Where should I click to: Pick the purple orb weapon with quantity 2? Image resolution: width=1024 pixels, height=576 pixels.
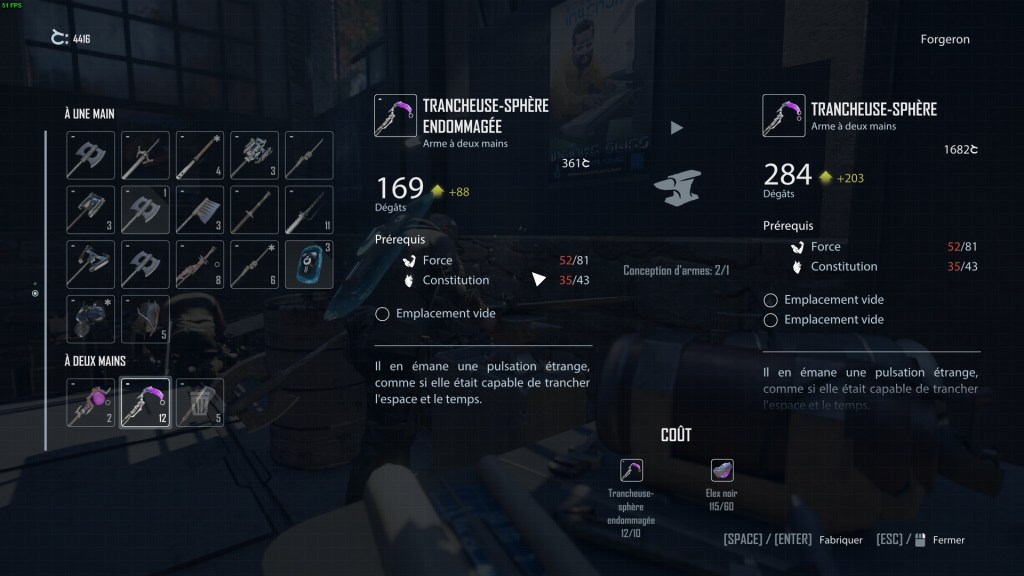tap(91, 401)
